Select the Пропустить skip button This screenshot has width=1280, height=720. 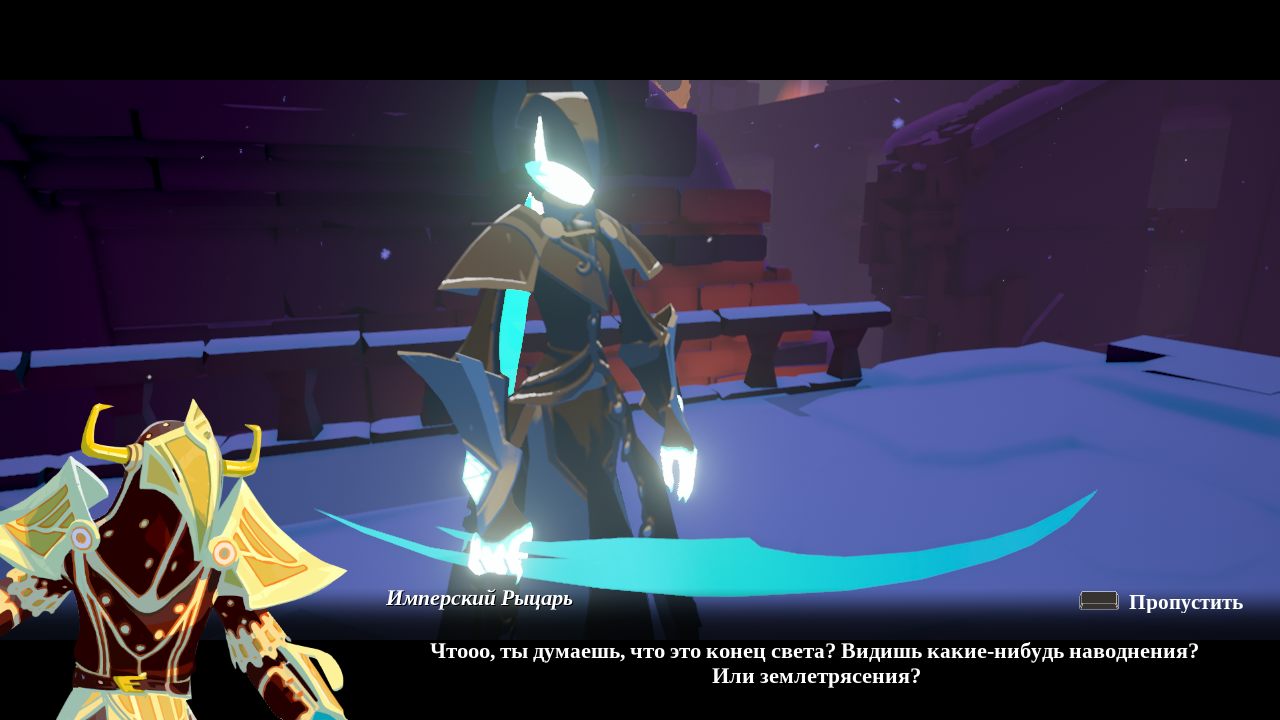click(x=1185, y=601)
